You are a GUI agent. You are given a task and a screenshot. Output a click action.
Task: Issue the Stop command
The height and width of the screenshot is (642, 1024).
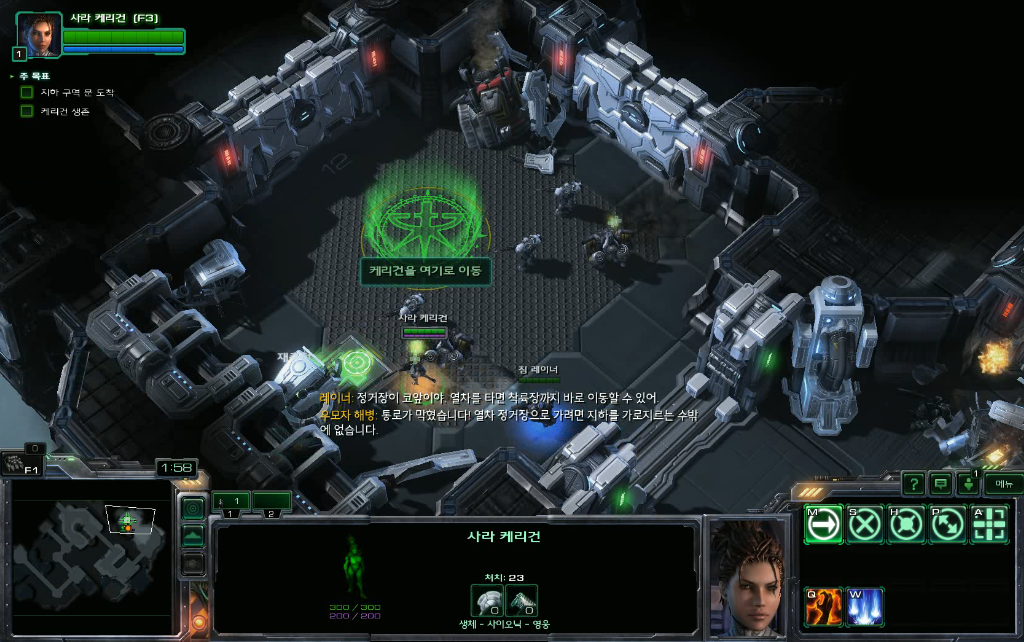coord(865,526)
